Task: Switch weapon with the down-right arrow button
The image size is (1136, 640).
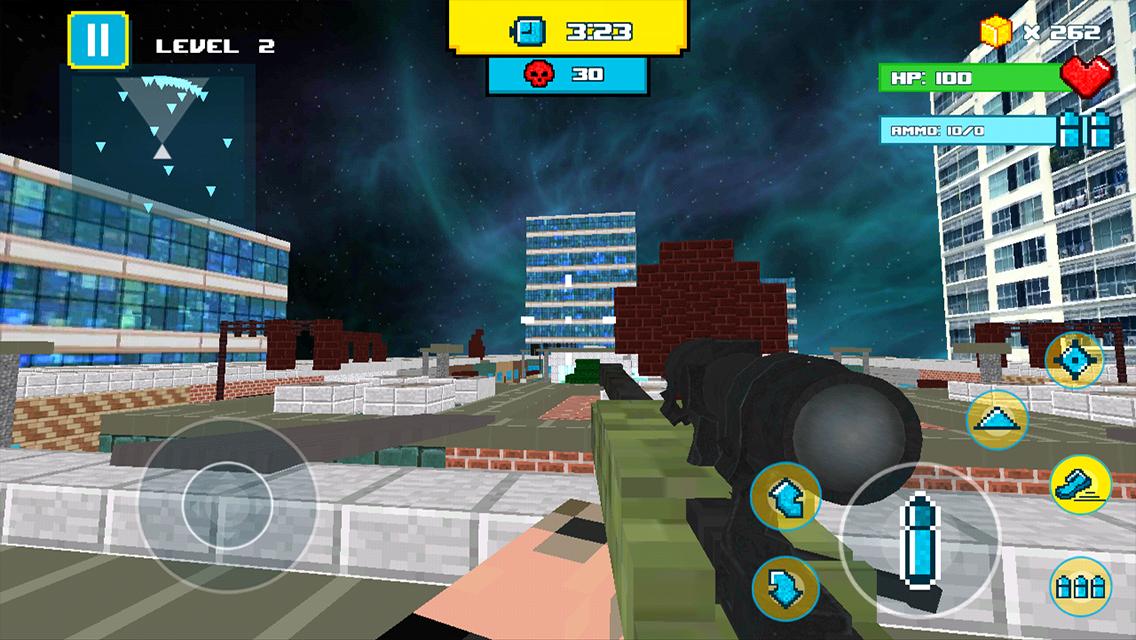Action: pyautogui.click(x=785, y=587)
